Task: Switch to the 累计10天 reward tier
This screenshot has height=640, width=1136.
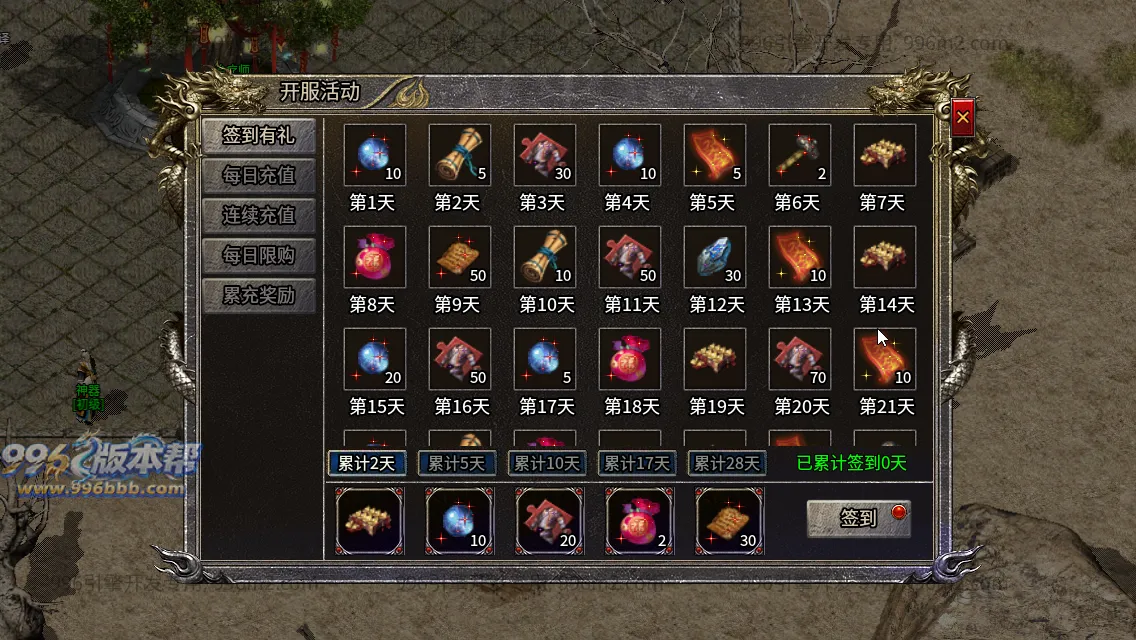Action: pos(547,463)
